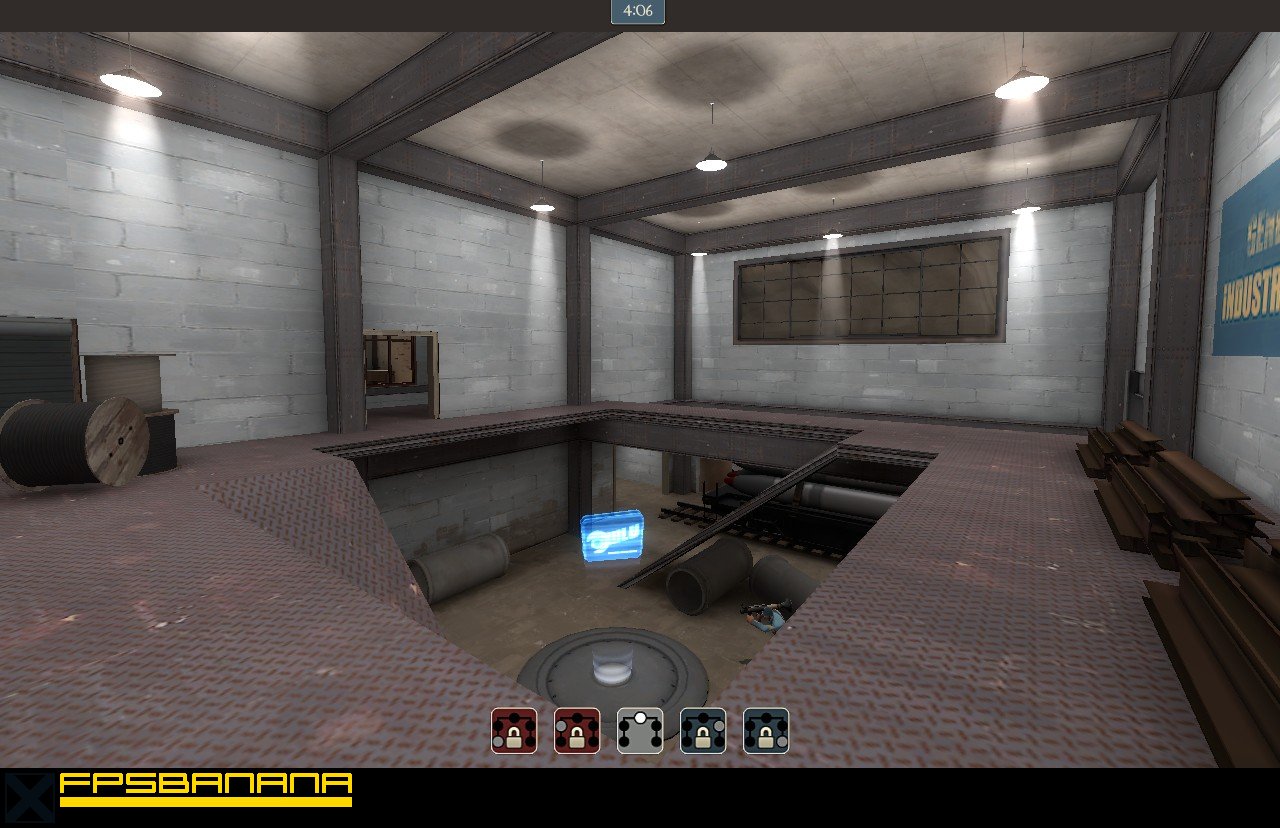The height and width of the screenshot is (828, 1280).
Task: Click the second RED control point lock icon
Action: pyautogui.click(x=577, y=730)
